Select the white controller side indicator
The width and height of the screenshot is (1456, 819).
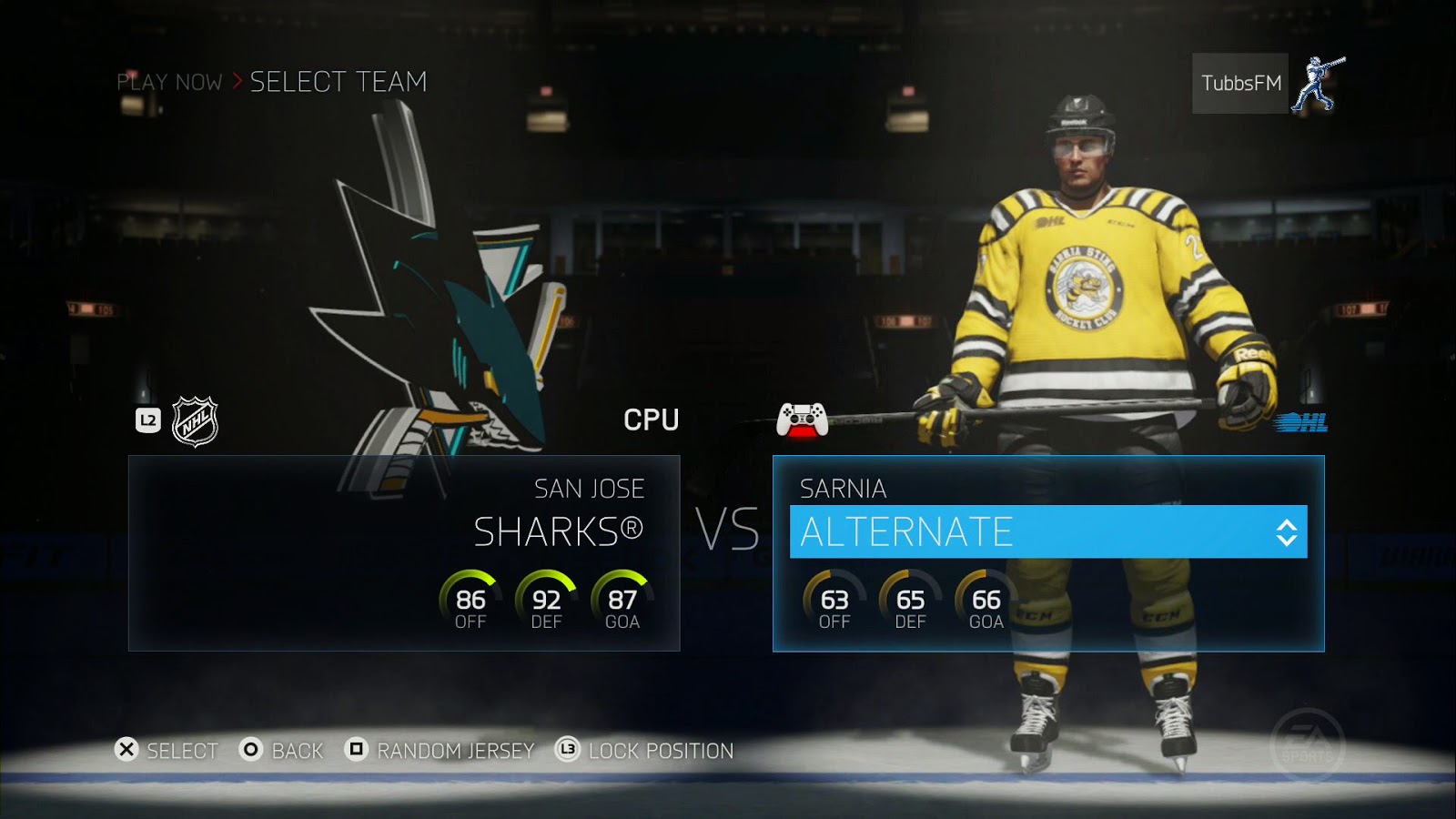click(802, 420)
